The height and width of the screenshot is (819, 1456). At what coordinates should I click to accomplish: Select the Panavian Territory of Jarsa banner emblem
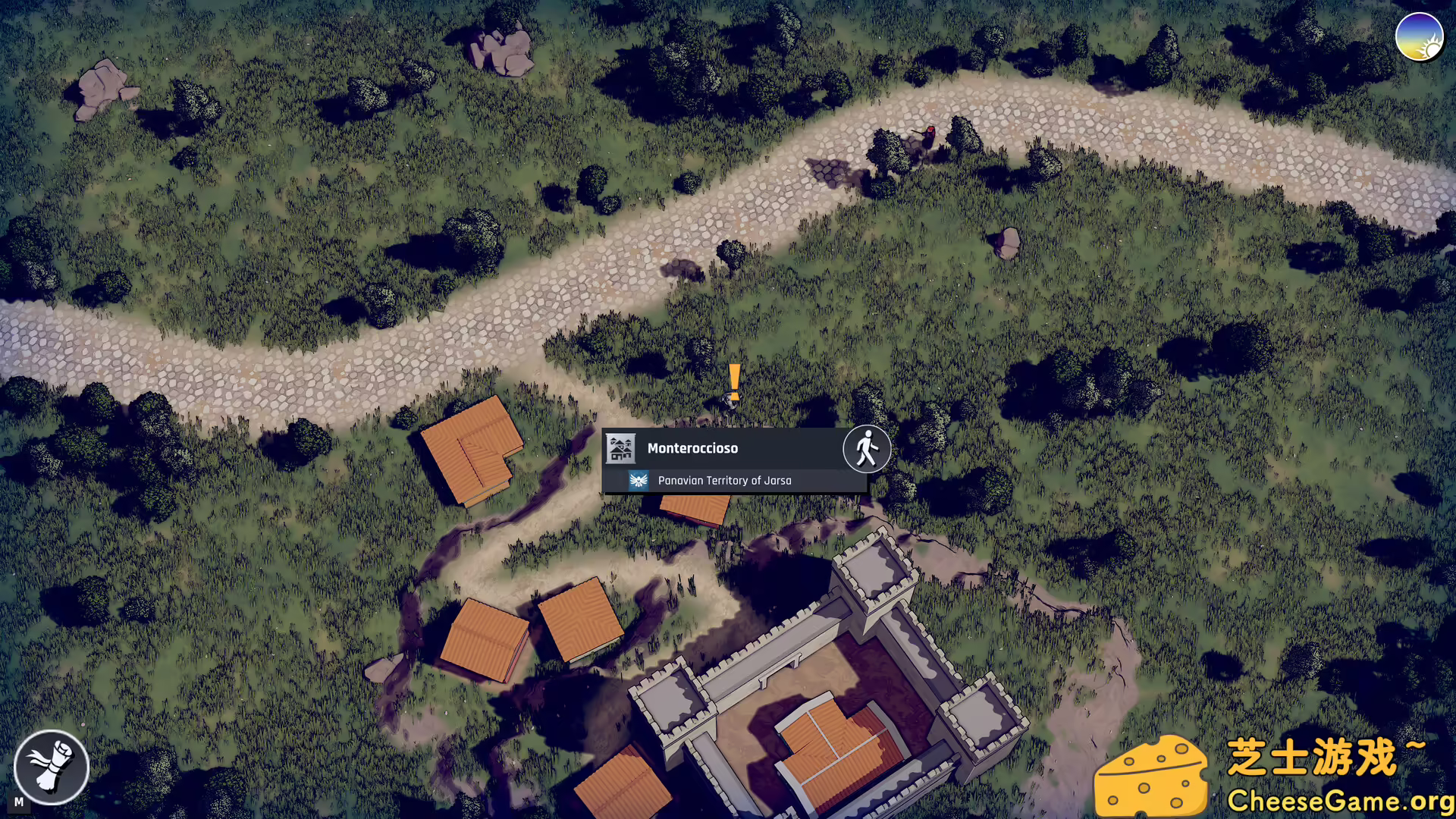pos(639,480)
